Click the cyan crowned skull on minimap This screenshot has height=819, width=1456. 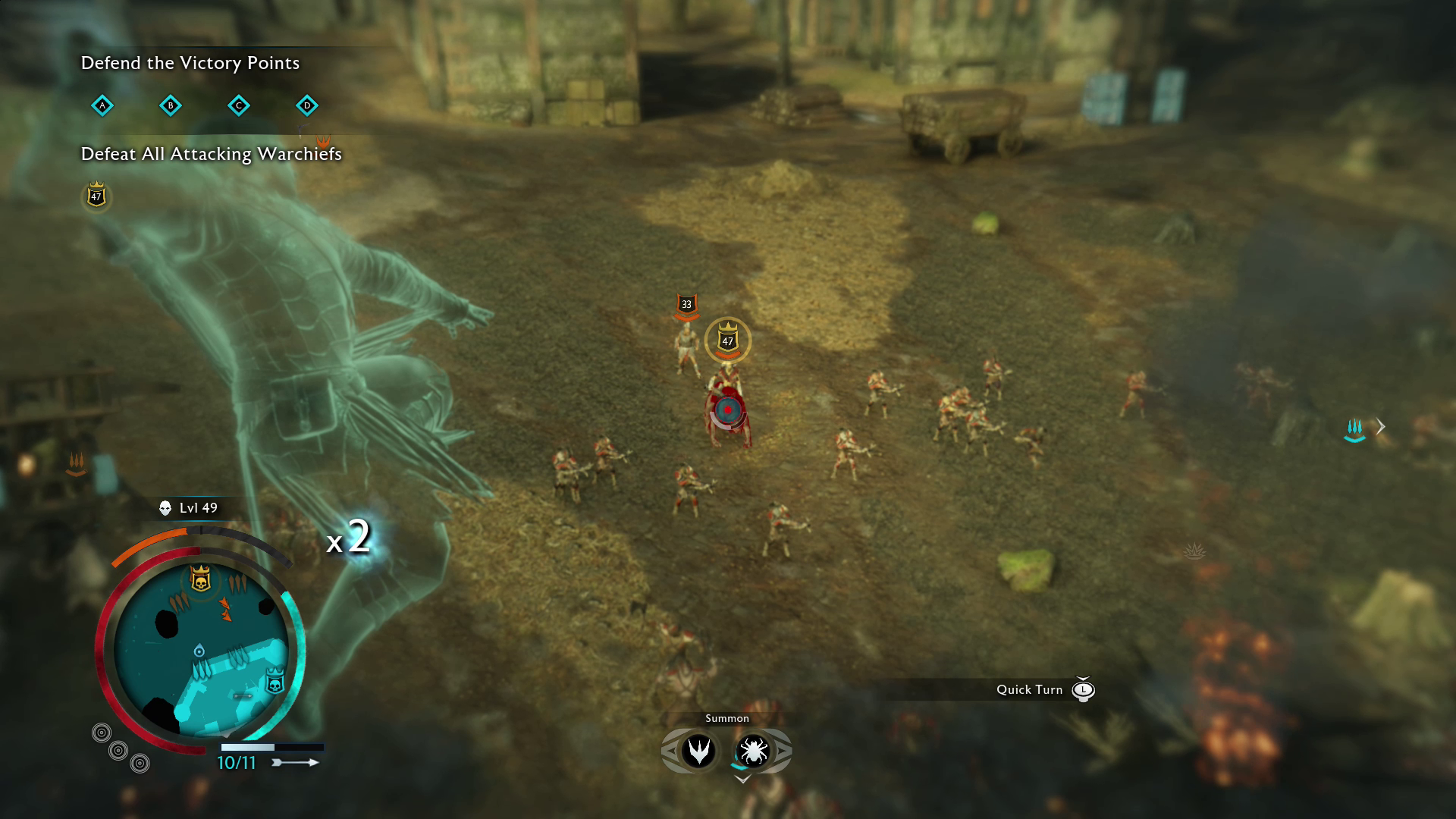(x=275, y=682)
